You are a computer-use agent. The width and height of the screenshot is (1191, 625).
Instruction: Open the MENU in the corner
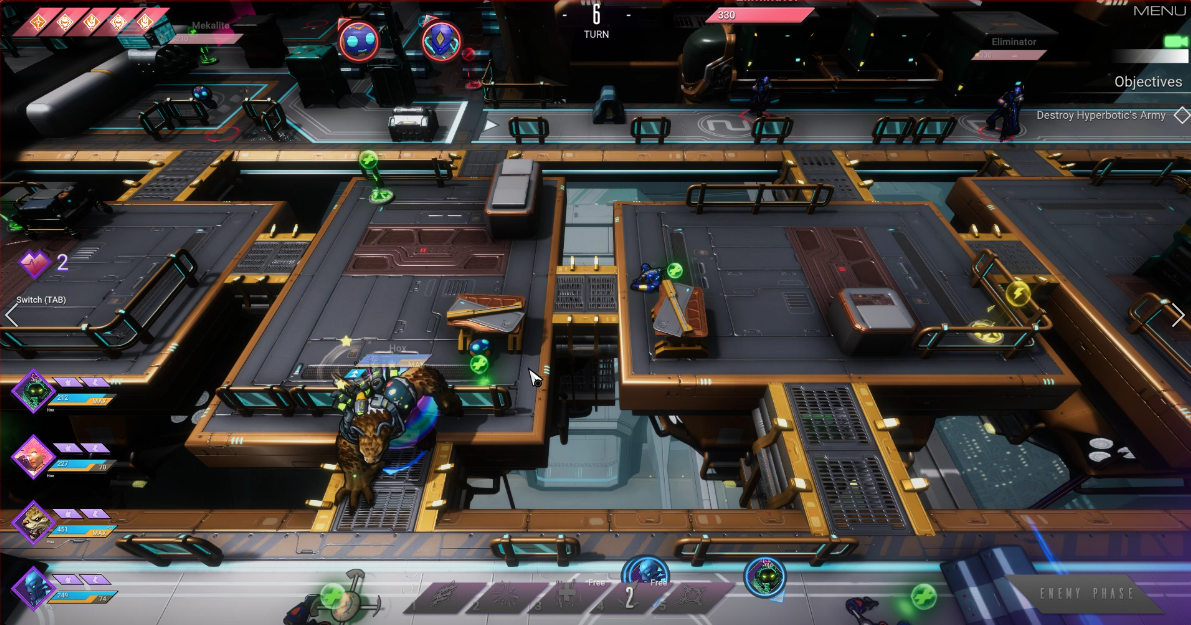[1160, 11]
